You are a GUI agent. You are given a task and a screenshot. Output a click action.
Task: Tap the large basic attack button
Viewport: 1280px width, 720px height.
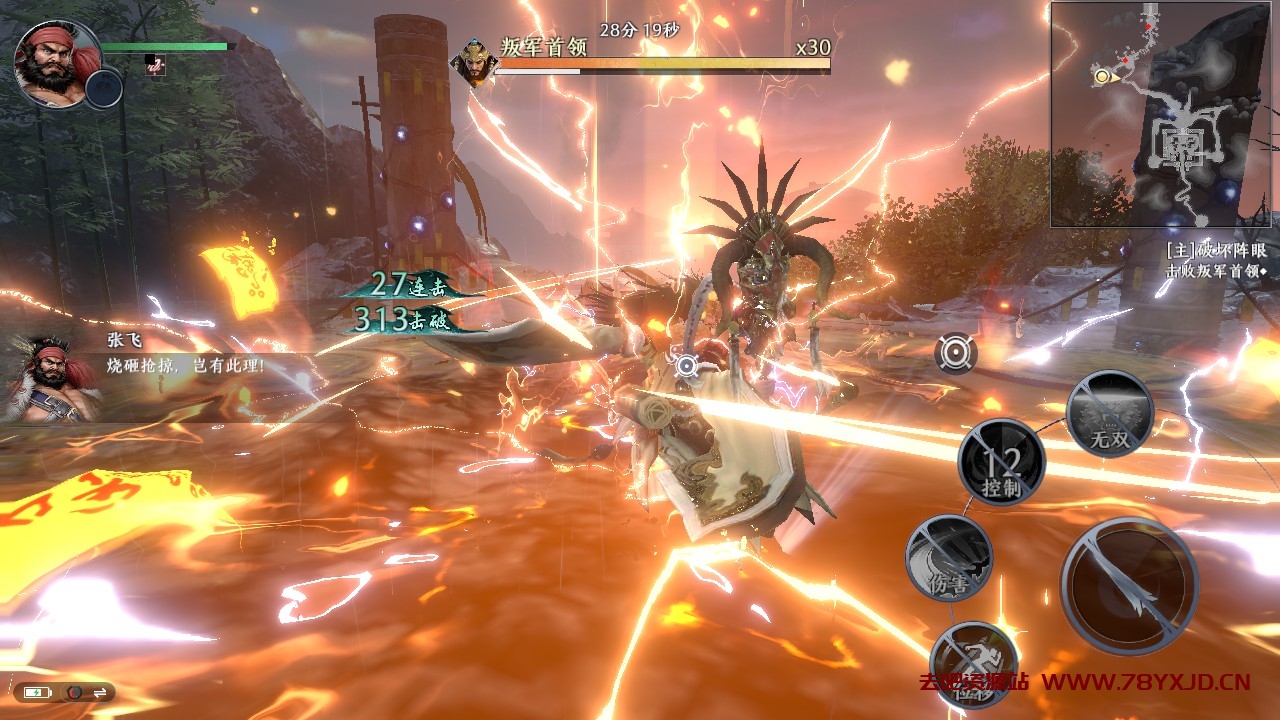[1129, 585]
